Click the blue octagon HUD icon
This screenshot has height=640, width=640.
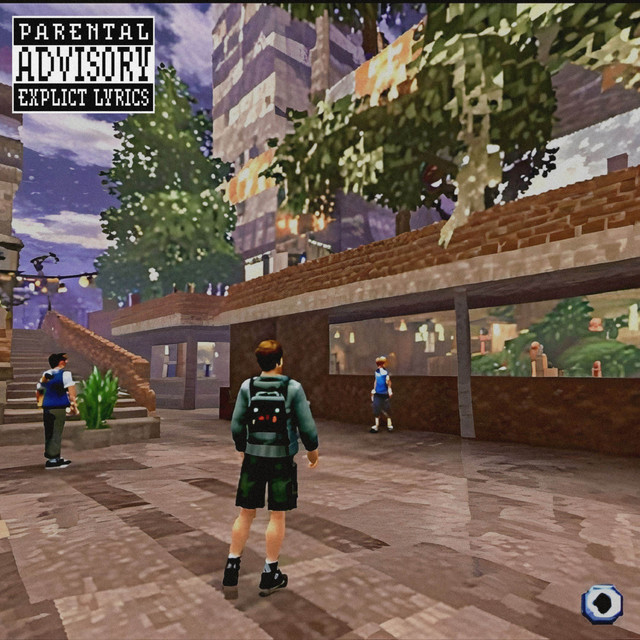[602, 604]
